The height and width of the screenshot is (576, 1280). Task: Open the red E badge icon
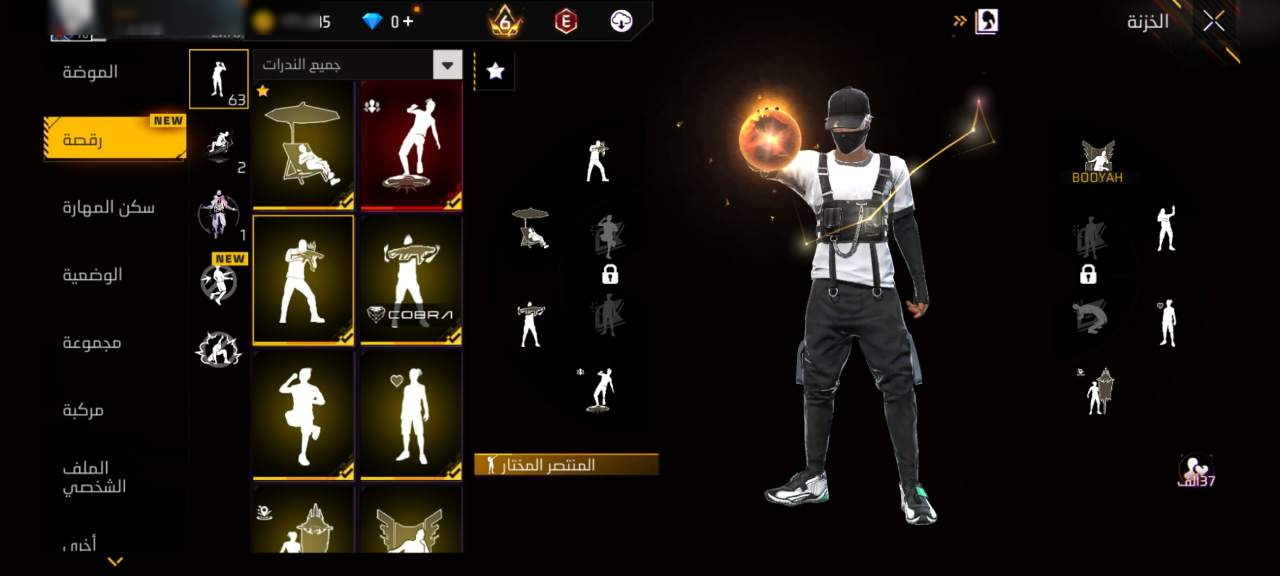[x=566, y=21]
